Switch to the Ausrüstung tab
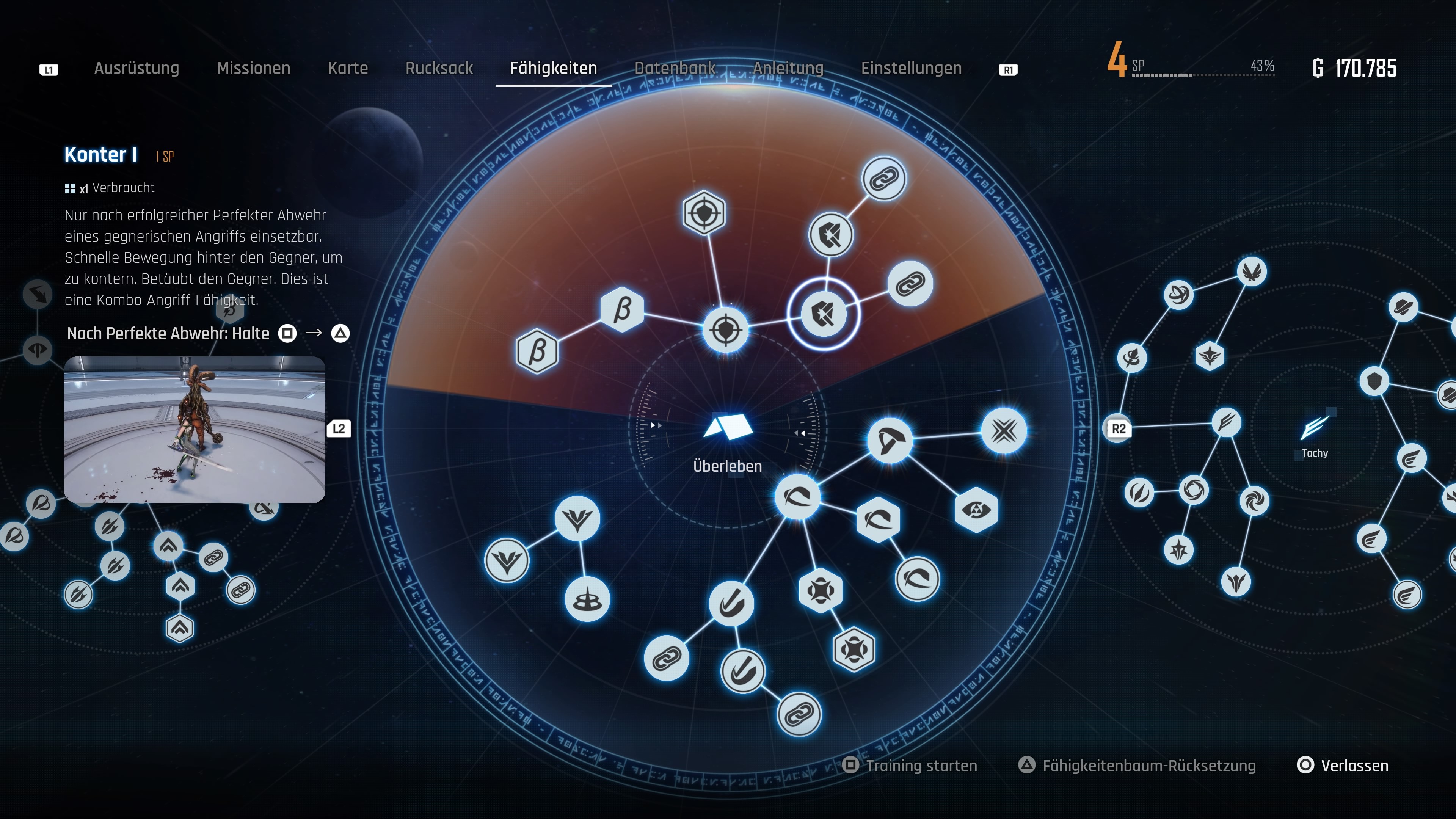 (x=136, y=68)
